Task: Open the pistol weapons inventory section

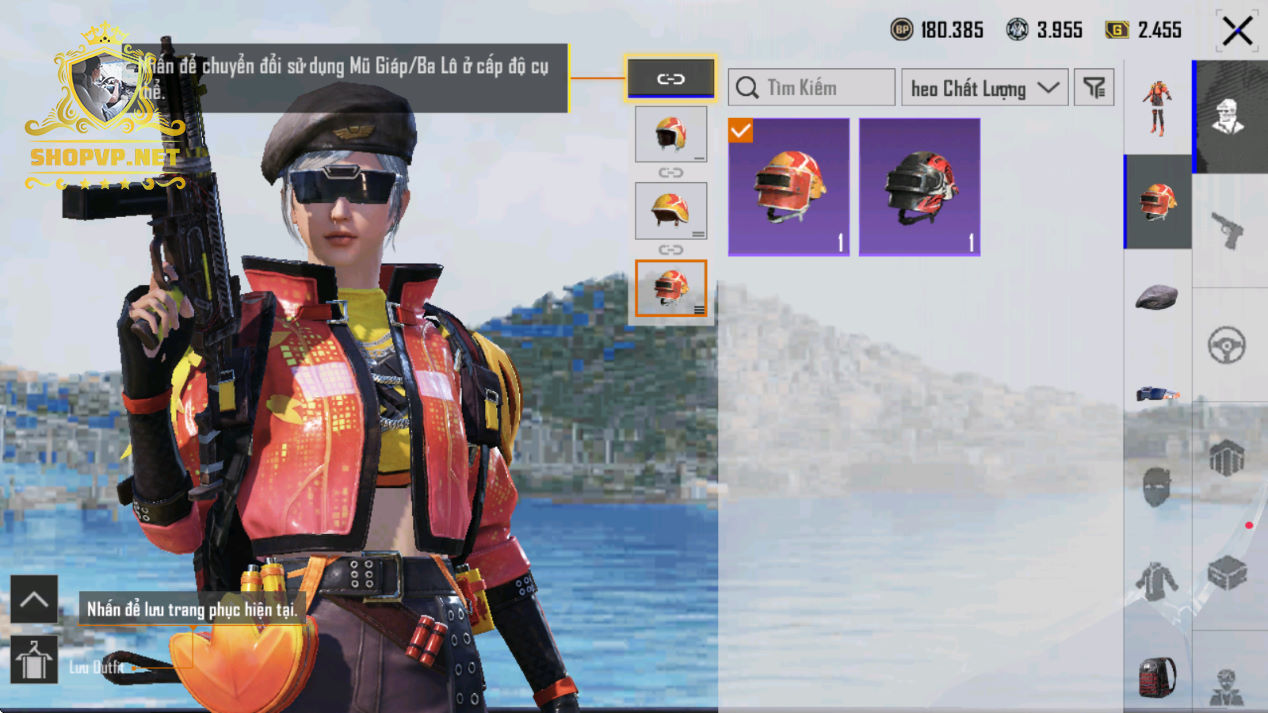Action: [x=1230, y=231]
